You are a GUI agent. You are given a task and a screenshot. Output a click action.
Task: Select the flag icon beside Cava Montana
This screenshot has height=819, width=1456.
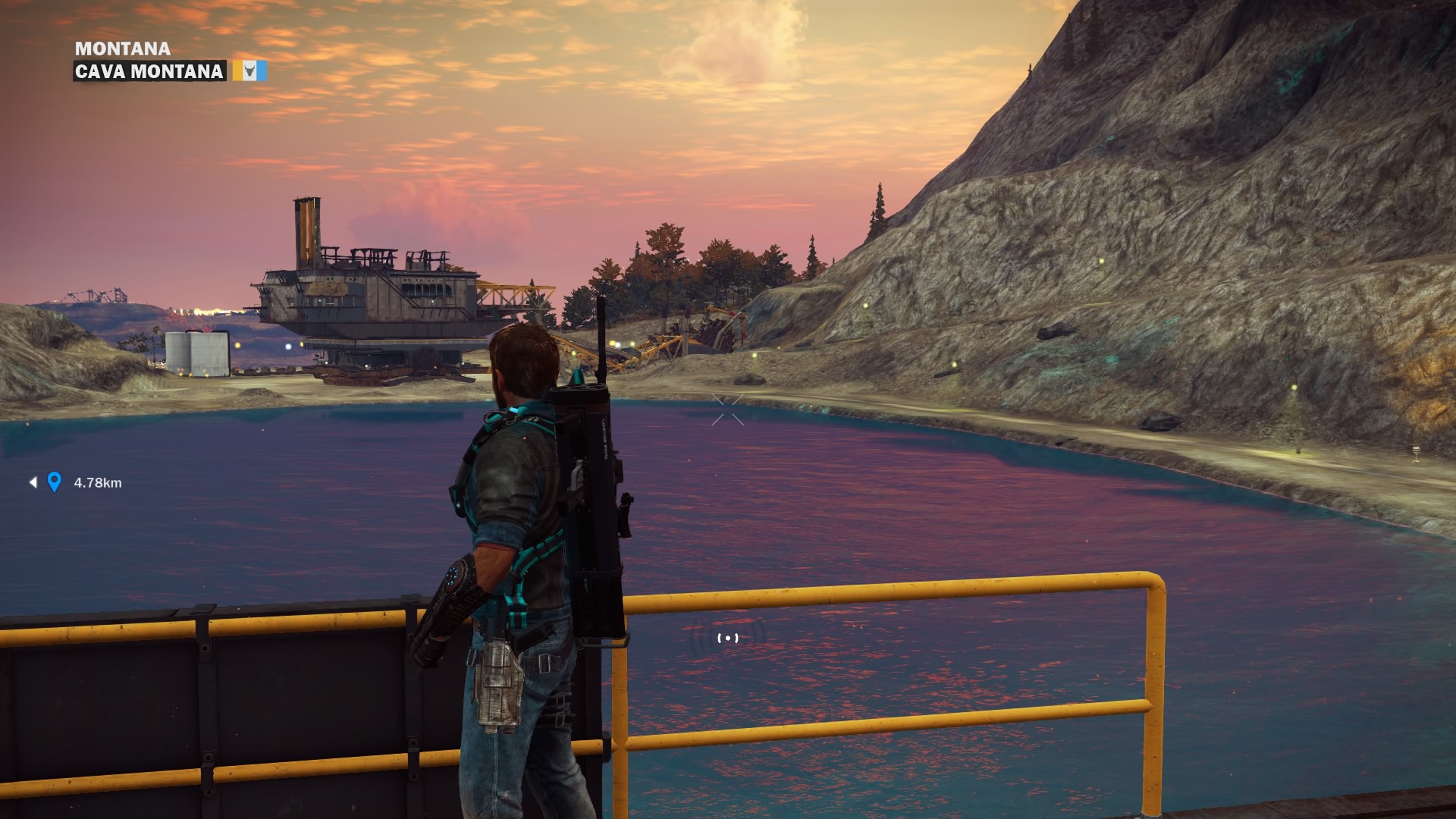[249, 71]
